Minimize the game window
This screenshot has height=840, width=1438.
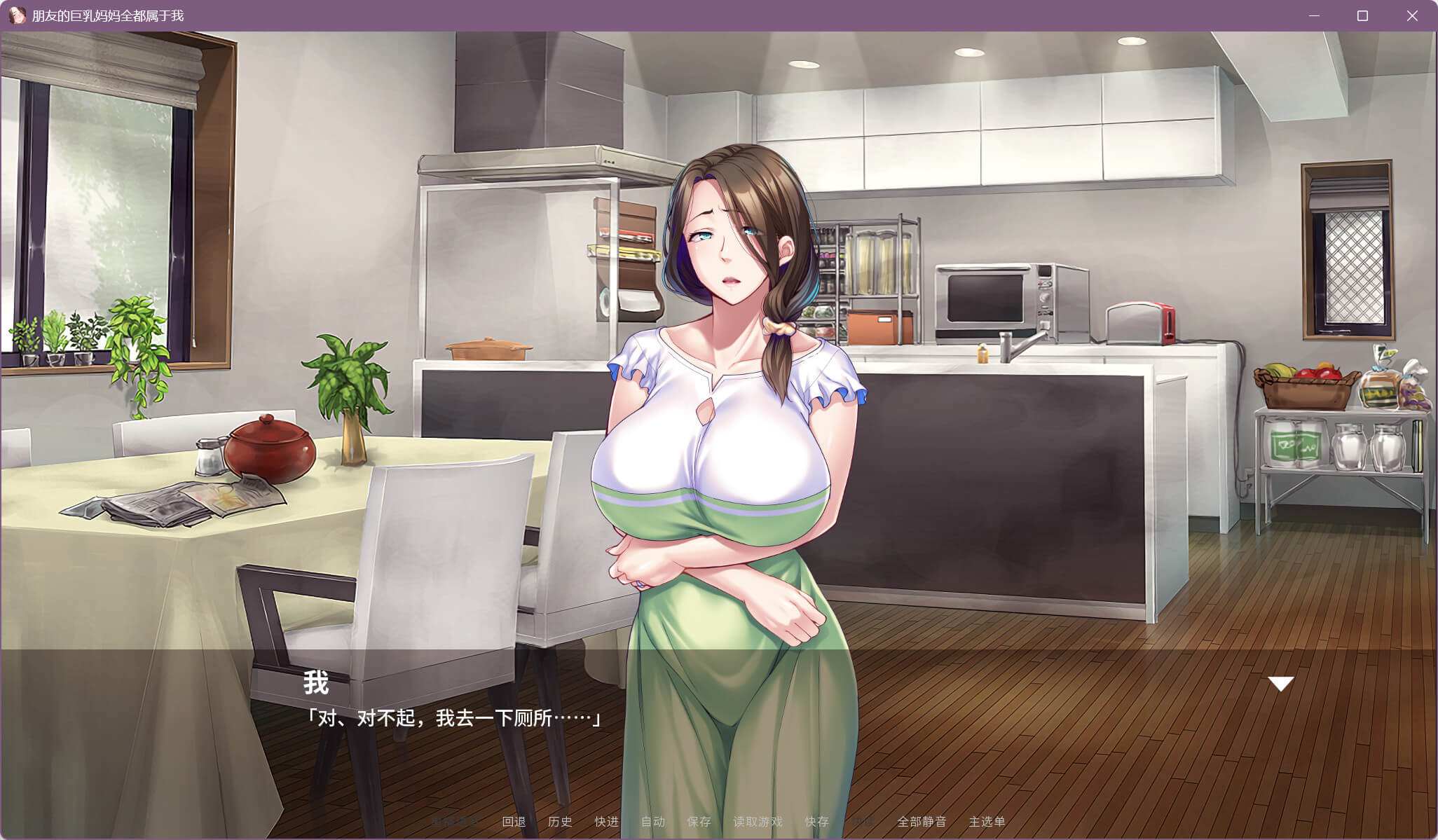1314,15
